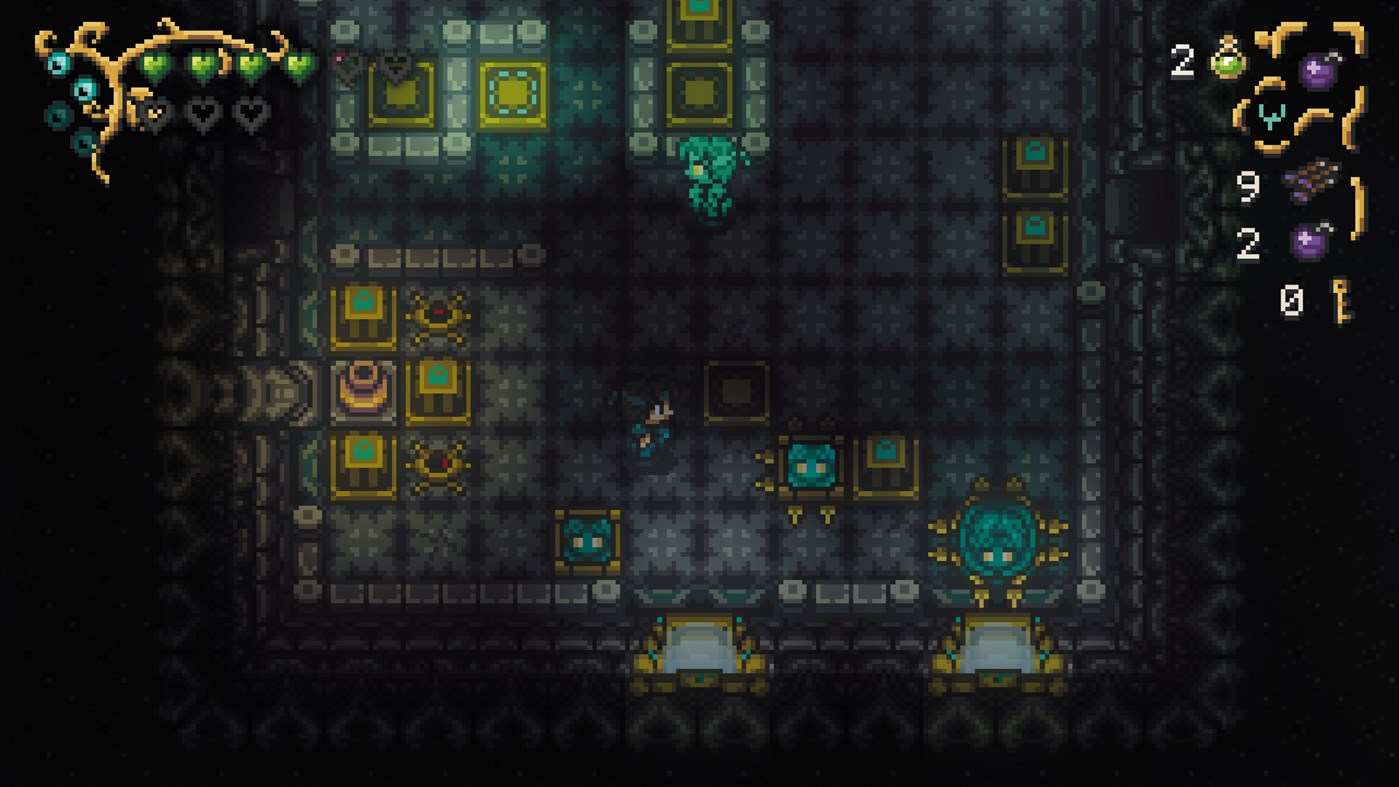Click the crossbow bolts icon next to the 9
This screenshot has width=1399, height=787.
click(1312, 183)
